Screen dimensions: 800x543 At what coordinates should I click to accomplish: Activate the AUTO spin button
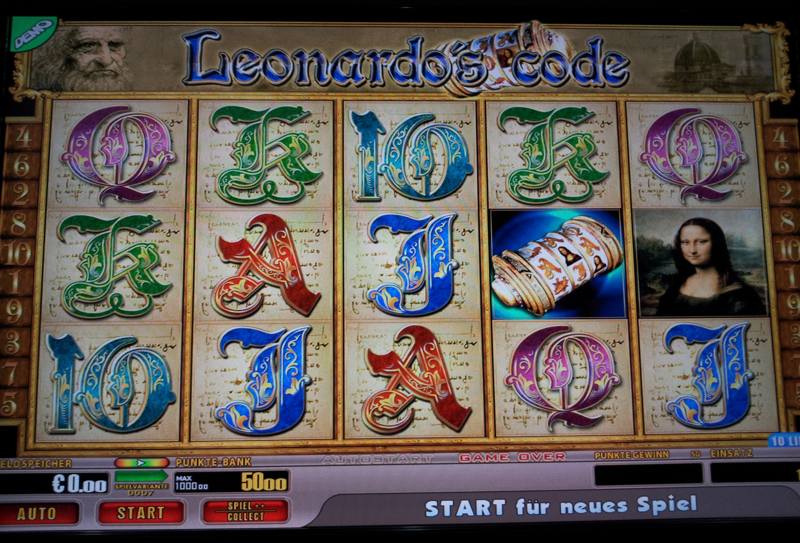pyautogui.click(x=39, y=513)
